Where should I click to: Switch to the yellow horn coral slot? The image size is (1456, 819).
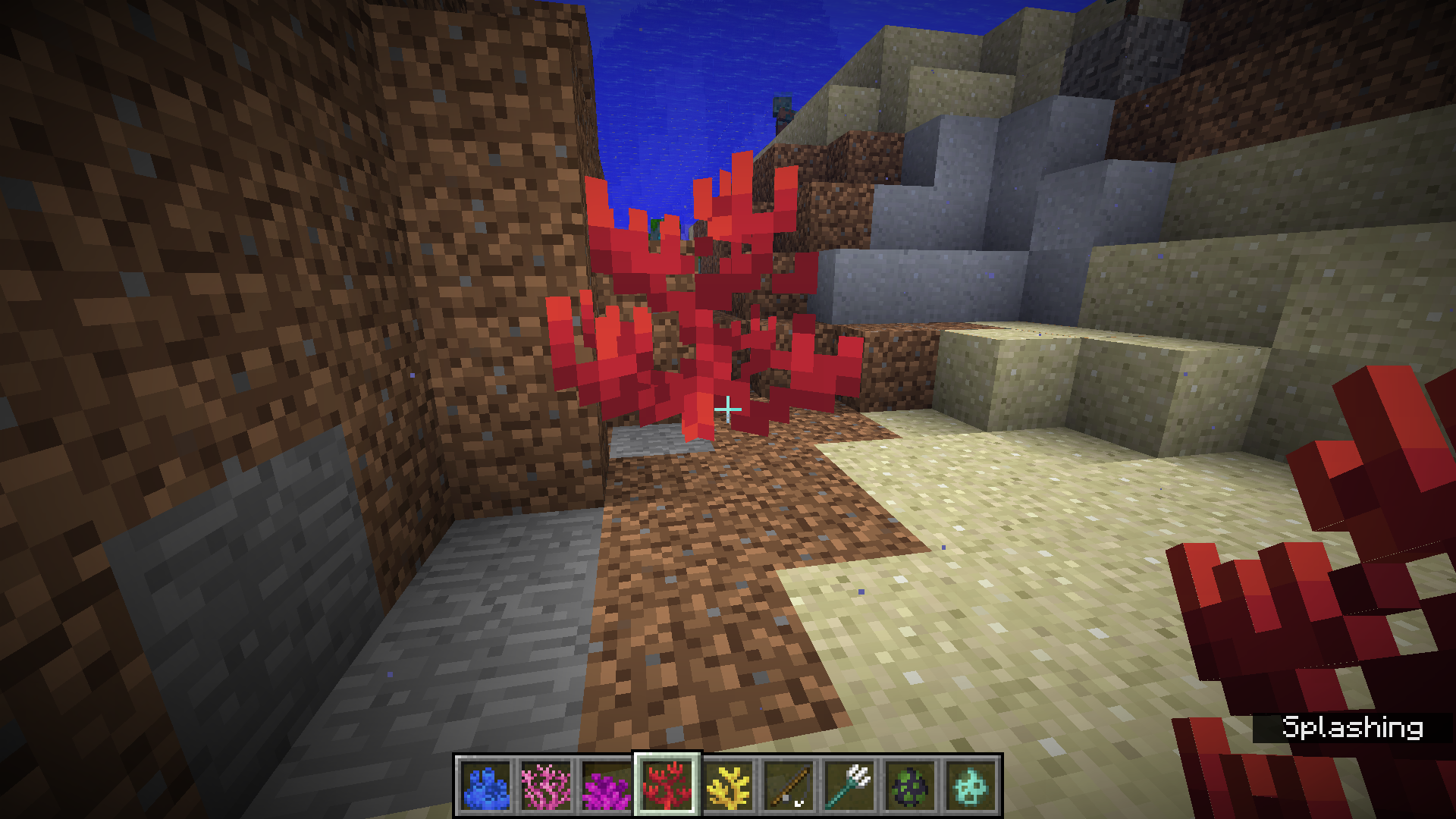point(728,786)
